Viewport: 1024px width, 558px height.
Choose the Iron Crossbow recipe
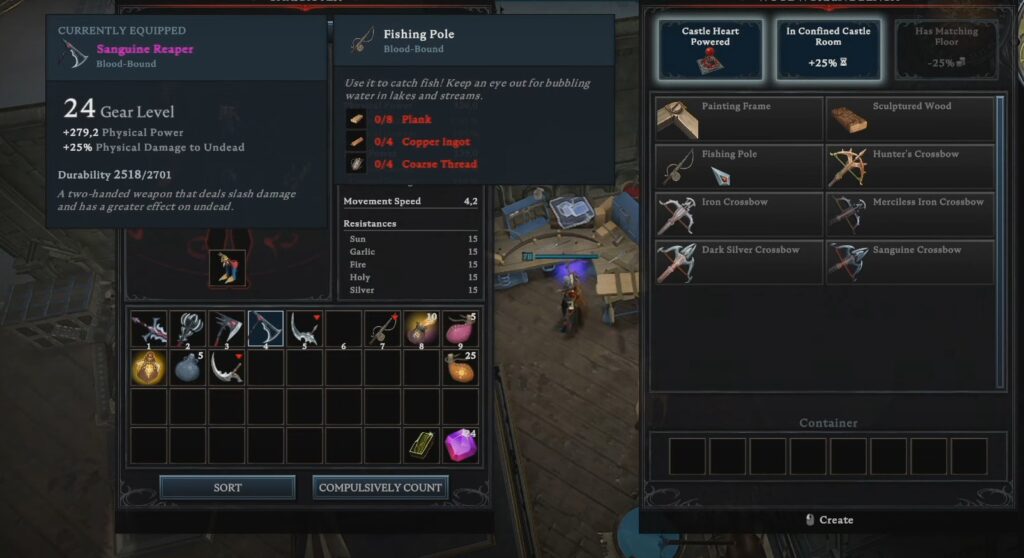[740, 214]
